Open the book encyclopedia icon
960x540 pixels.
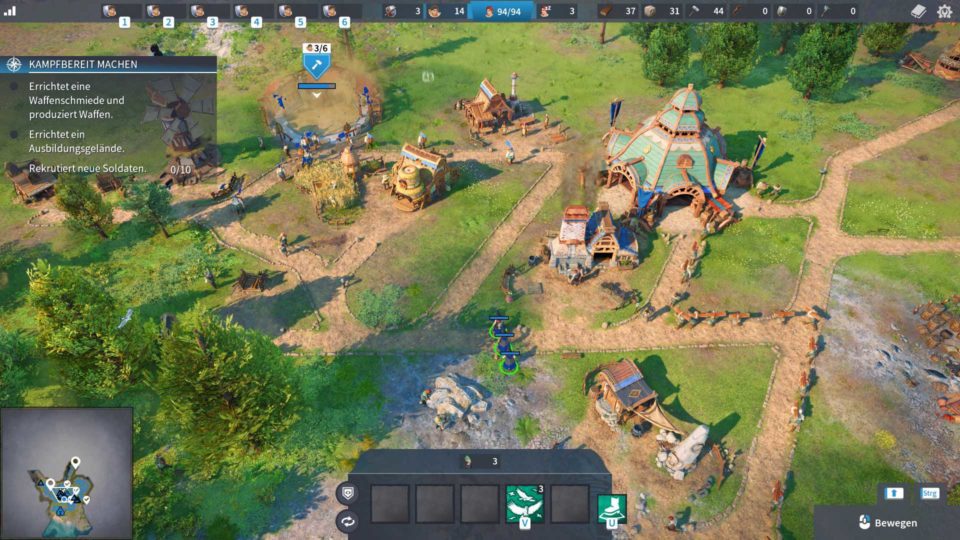pyautogui.click(x=919, y=11)
